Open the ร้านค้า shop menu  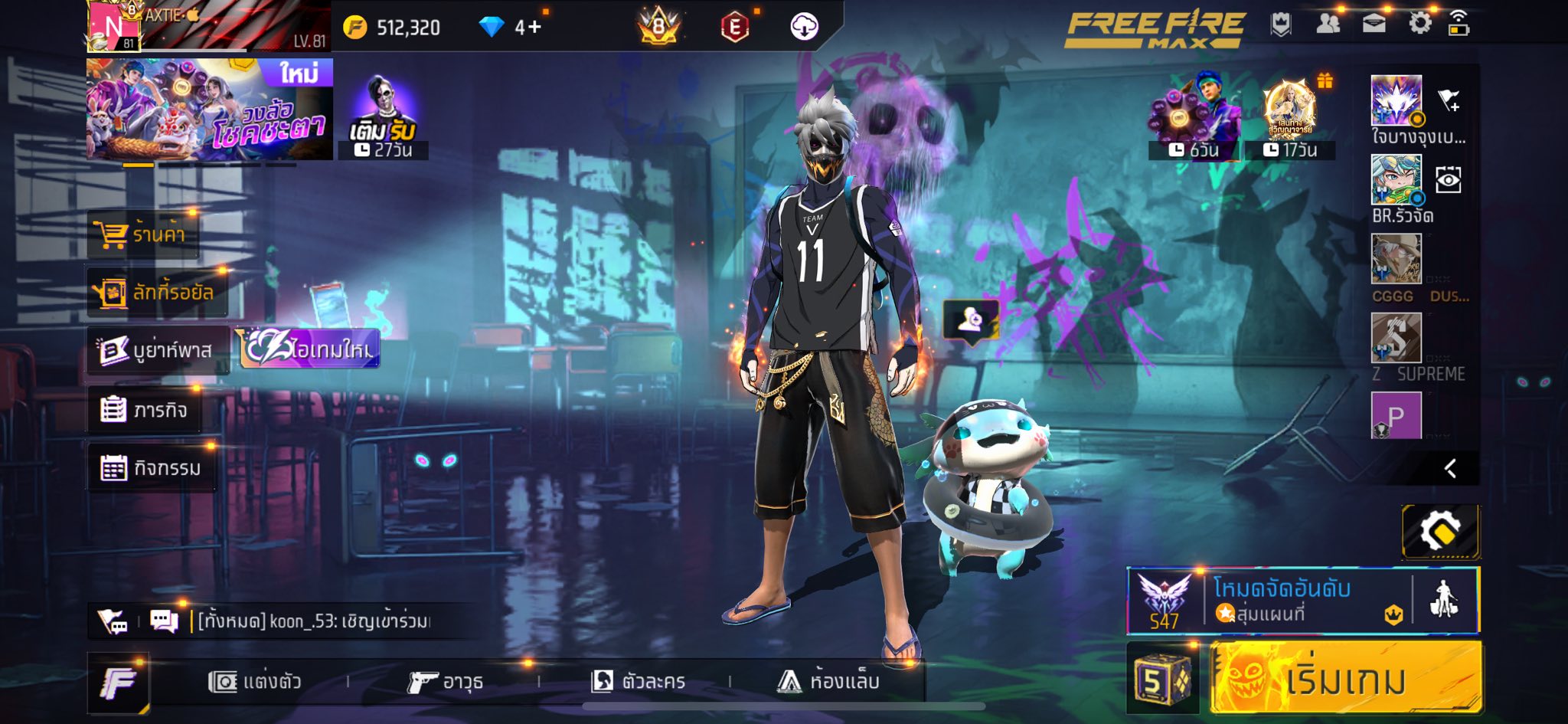[143, 234]
